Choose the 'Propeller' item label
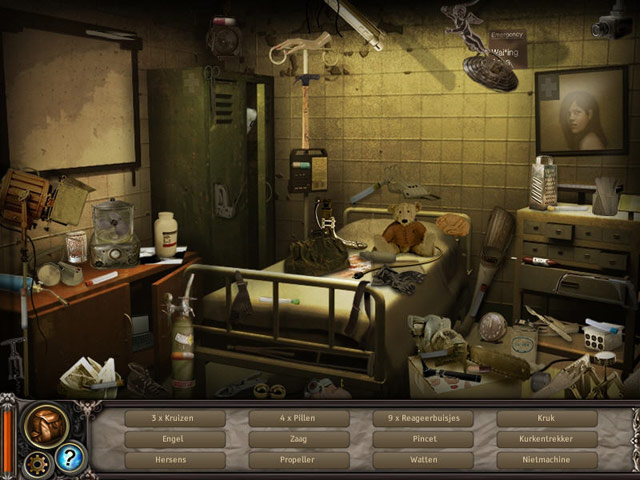This screenshot has height=480, width=640. point(299,460)
